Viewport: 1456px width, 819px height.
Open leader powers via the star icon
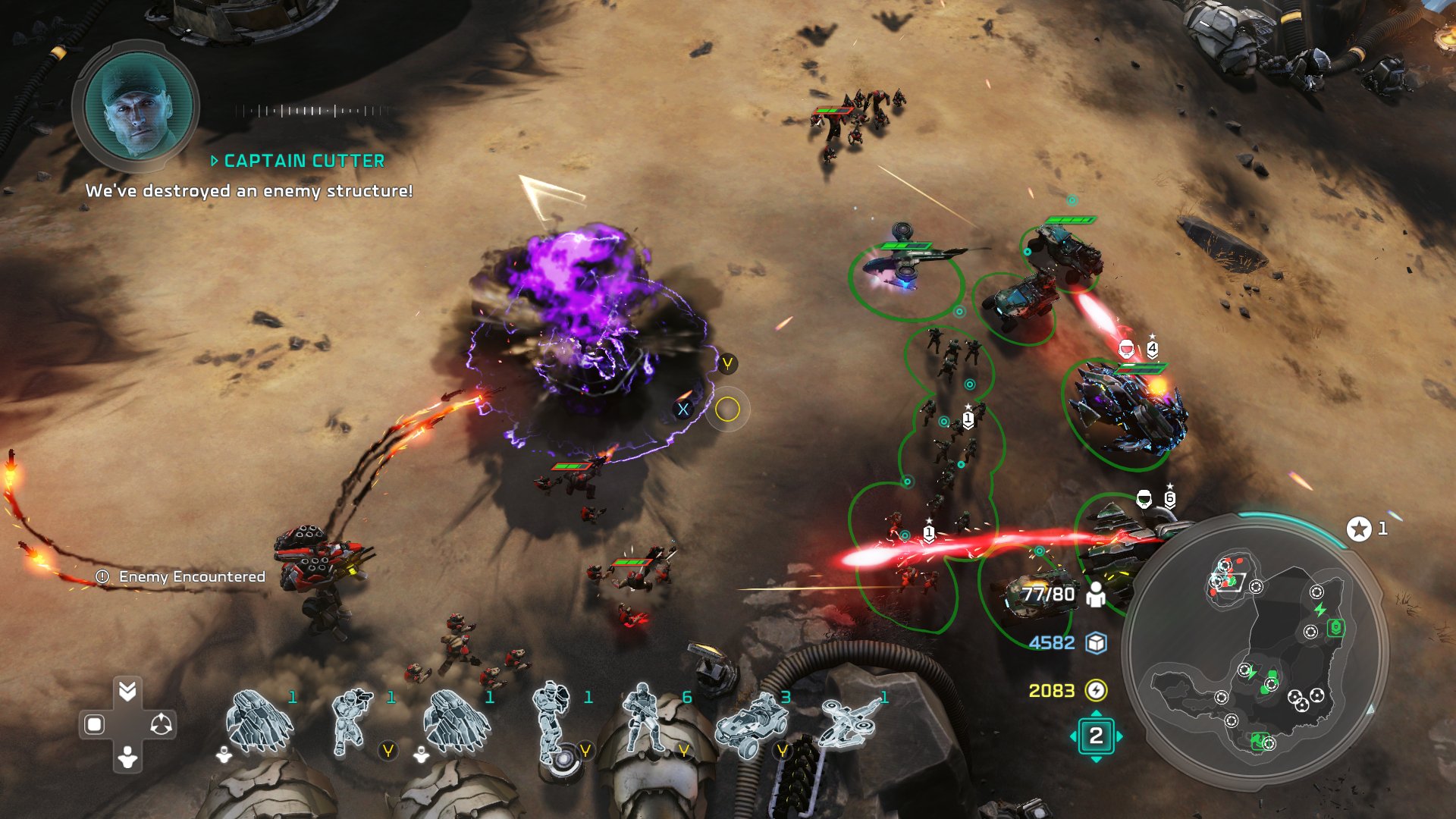1359,529
